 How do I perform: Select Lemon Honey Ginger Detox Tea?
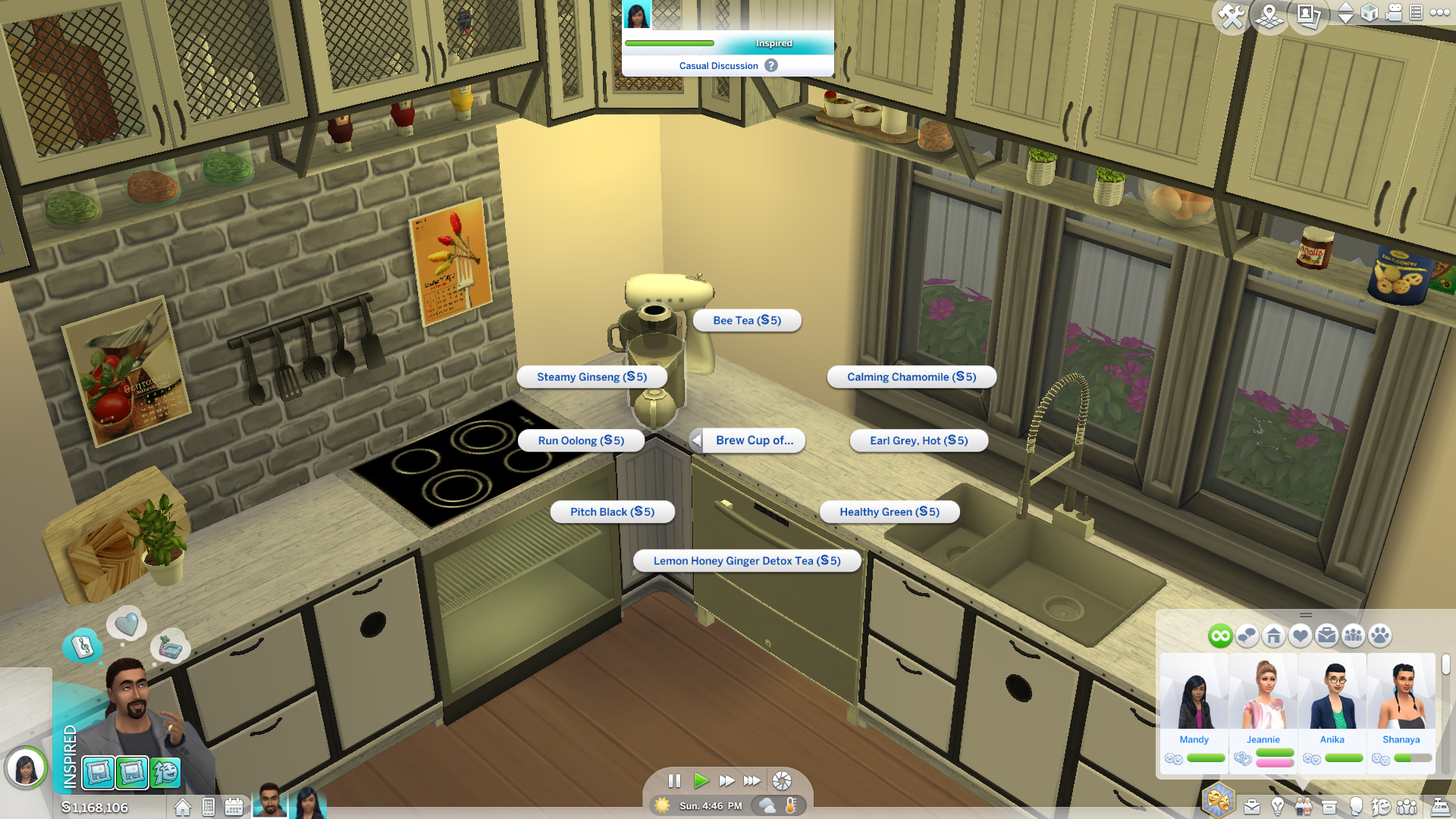tap(747, 561)
